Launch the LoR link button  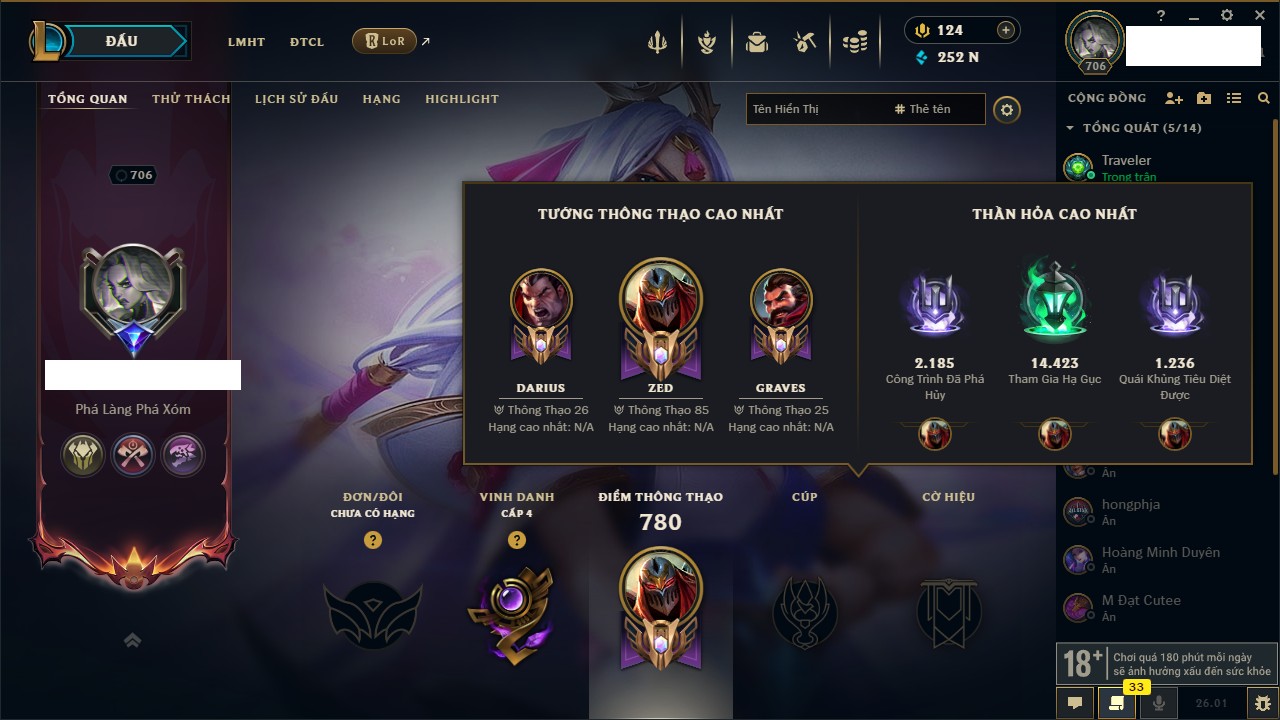coord(385,41)
